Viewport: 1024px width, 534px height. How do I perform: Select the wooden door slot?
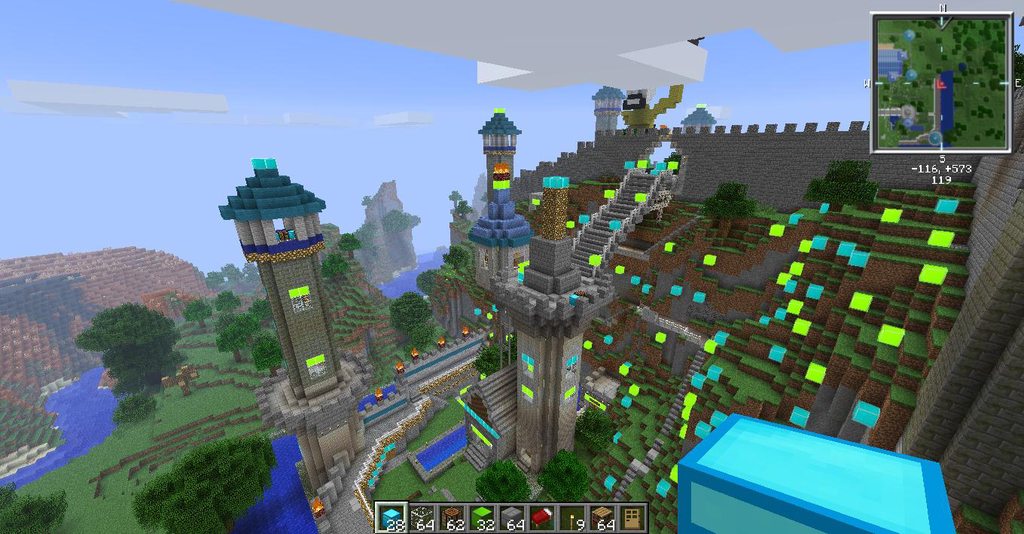633,517
